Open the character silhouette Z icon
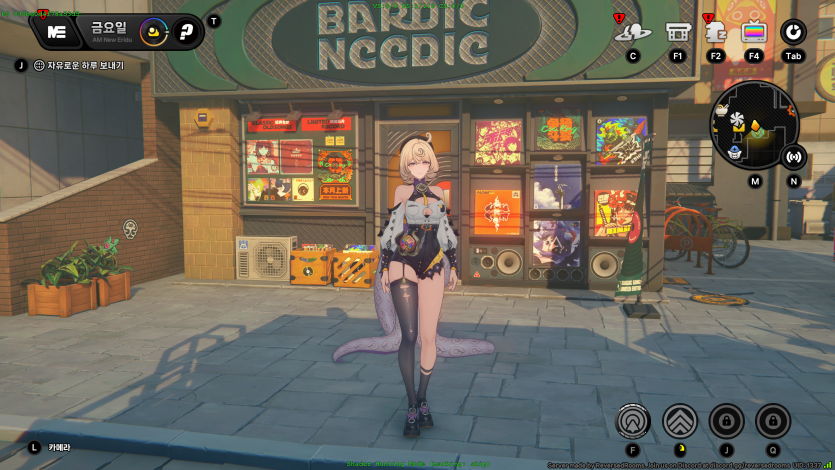 (x=715, y=32)
